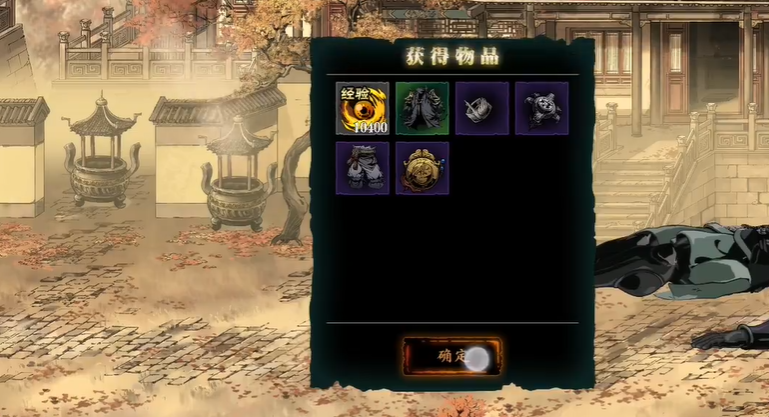Select the silver ring reward item
This screenshot has width=769, height=417.
click(482, 108)
